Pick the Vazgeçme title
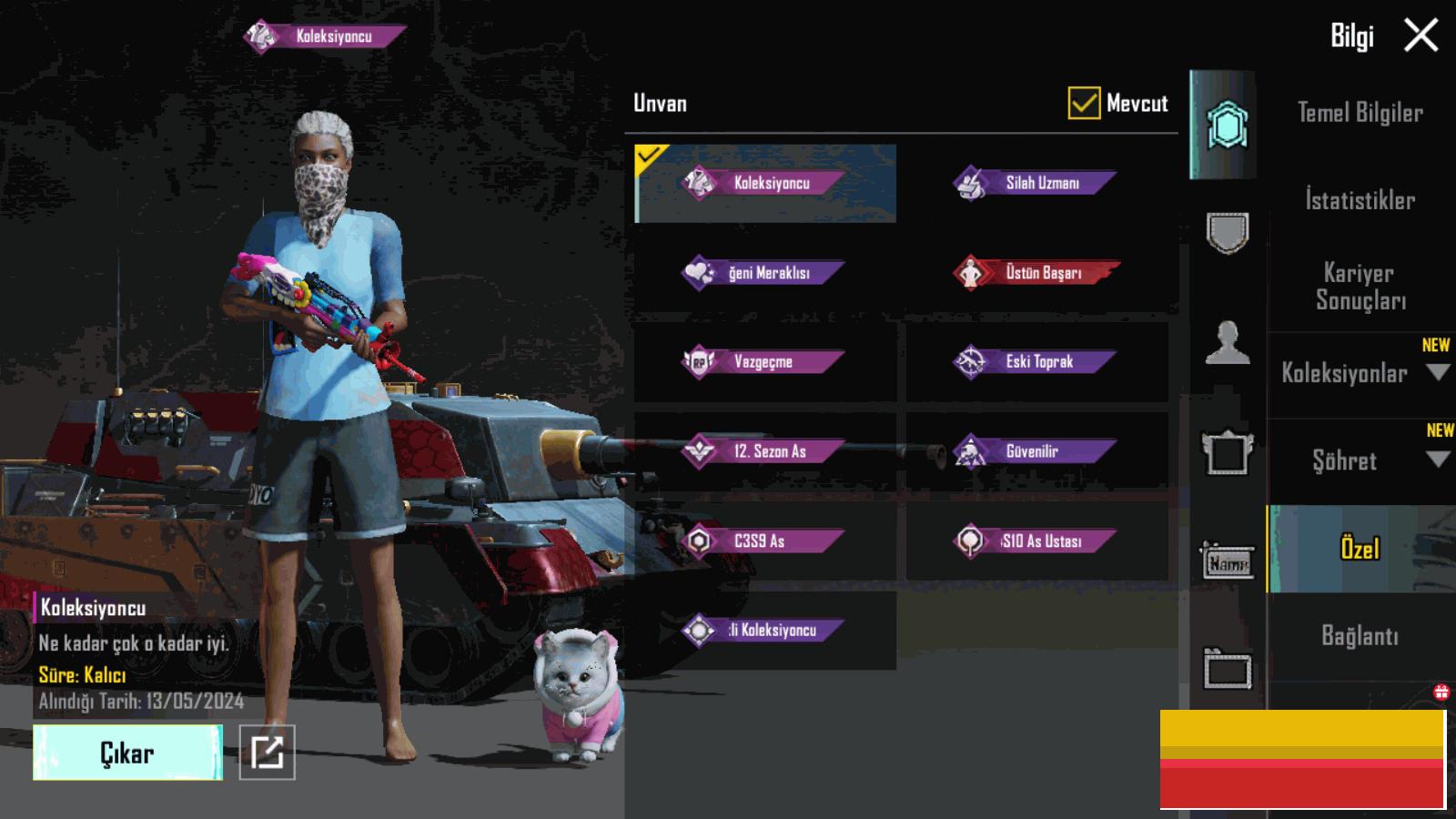 pos(764,361)
